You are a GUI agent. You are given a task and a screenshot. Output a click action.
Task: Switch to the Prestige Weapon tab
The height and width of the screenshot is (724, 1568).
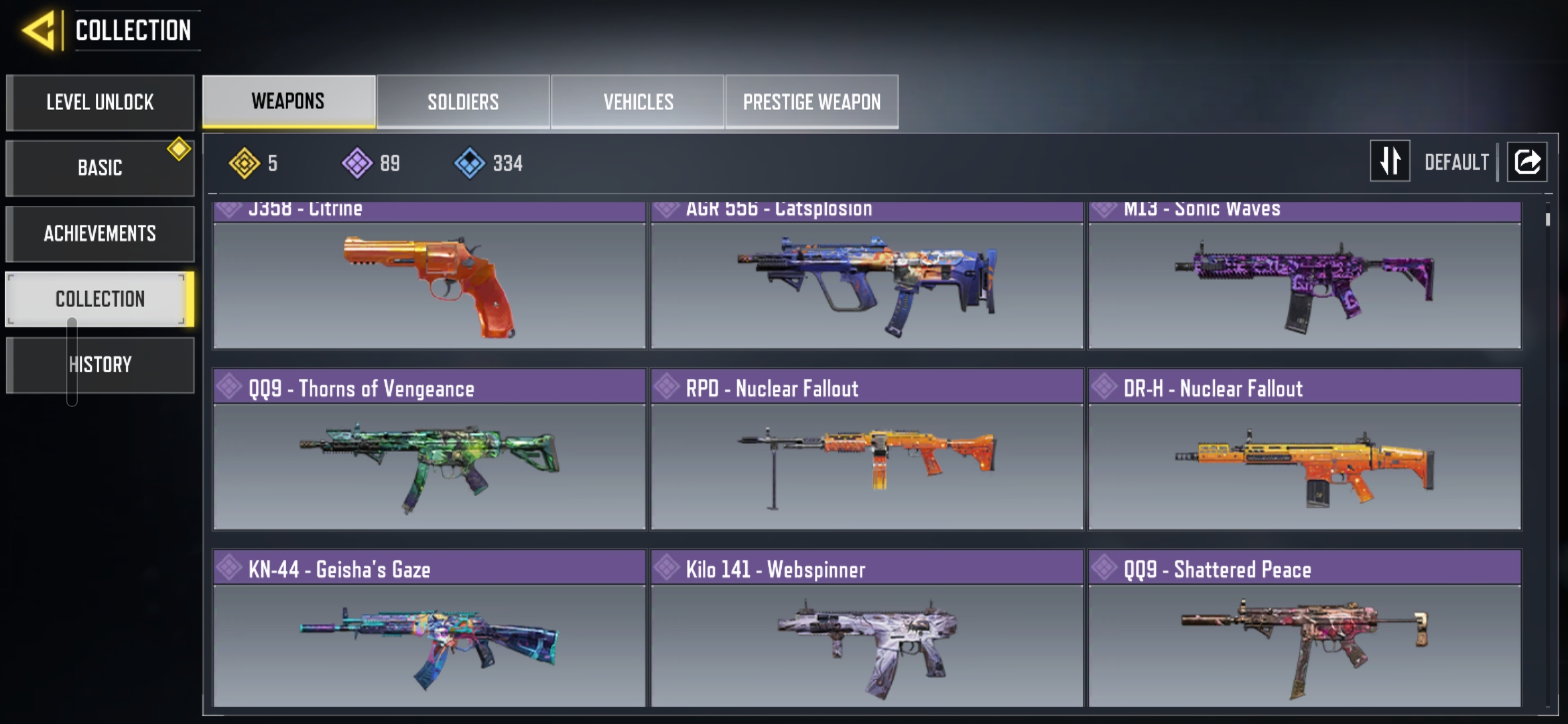(x=811, y=102)
